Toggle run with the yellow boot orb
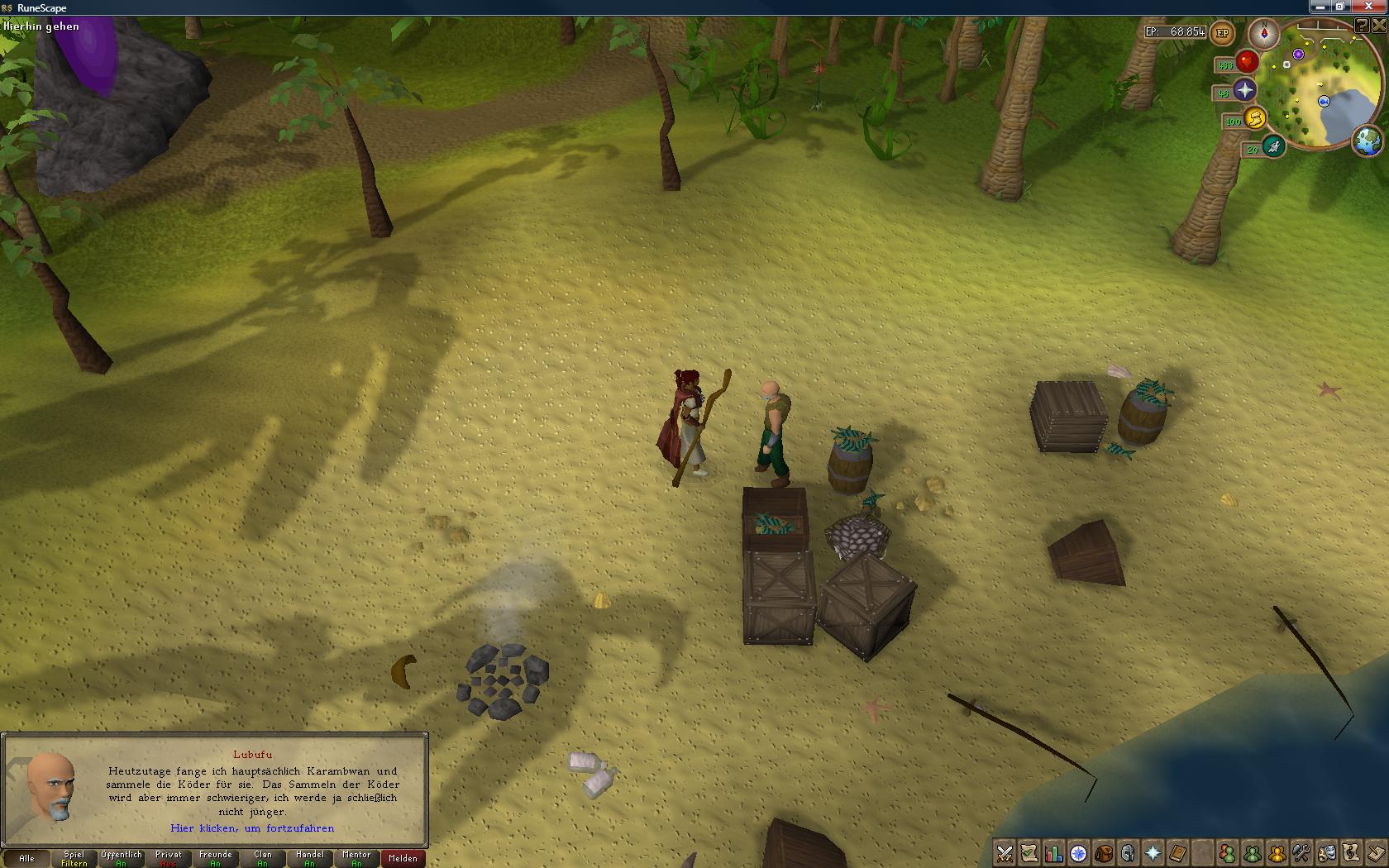The width and height of the screenshot is (1389, 868). pos(1255,118)
